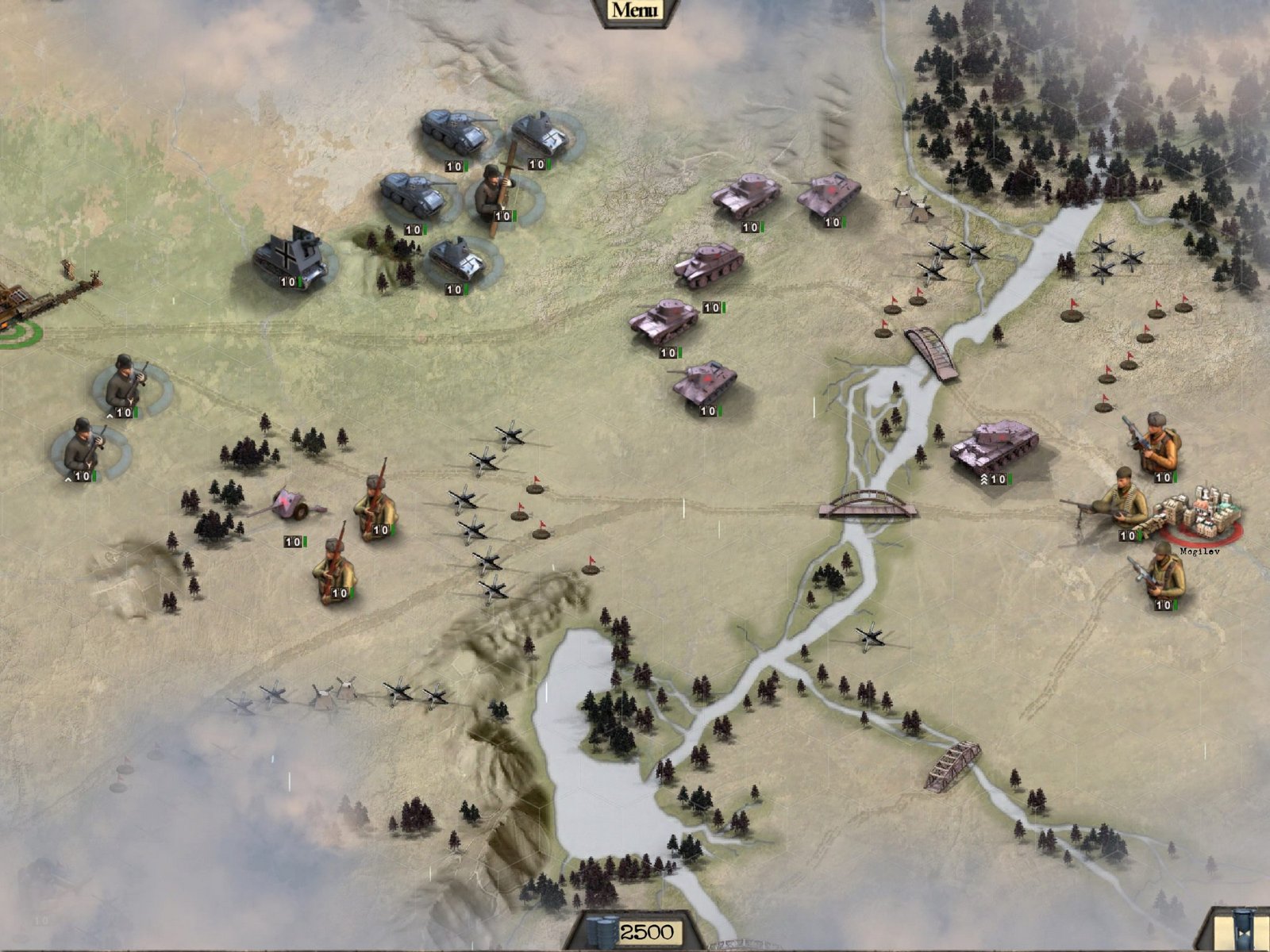End the turn with the hourglass button
Image resolution: width=1270 pixels, height=952 pixels.
(1243, 930)
